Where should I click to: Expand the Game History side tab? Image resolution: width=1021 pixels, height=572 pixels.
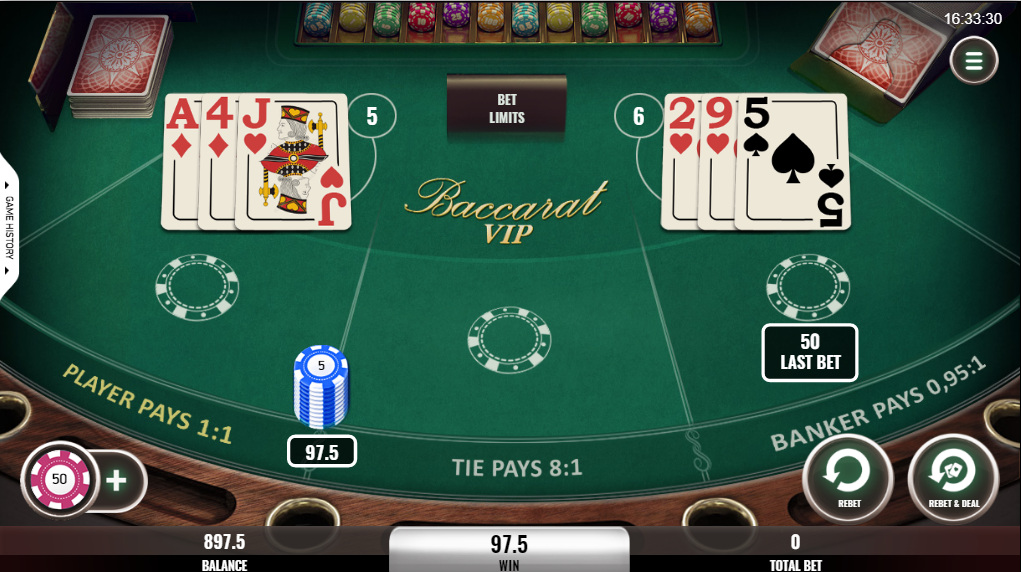9,226
